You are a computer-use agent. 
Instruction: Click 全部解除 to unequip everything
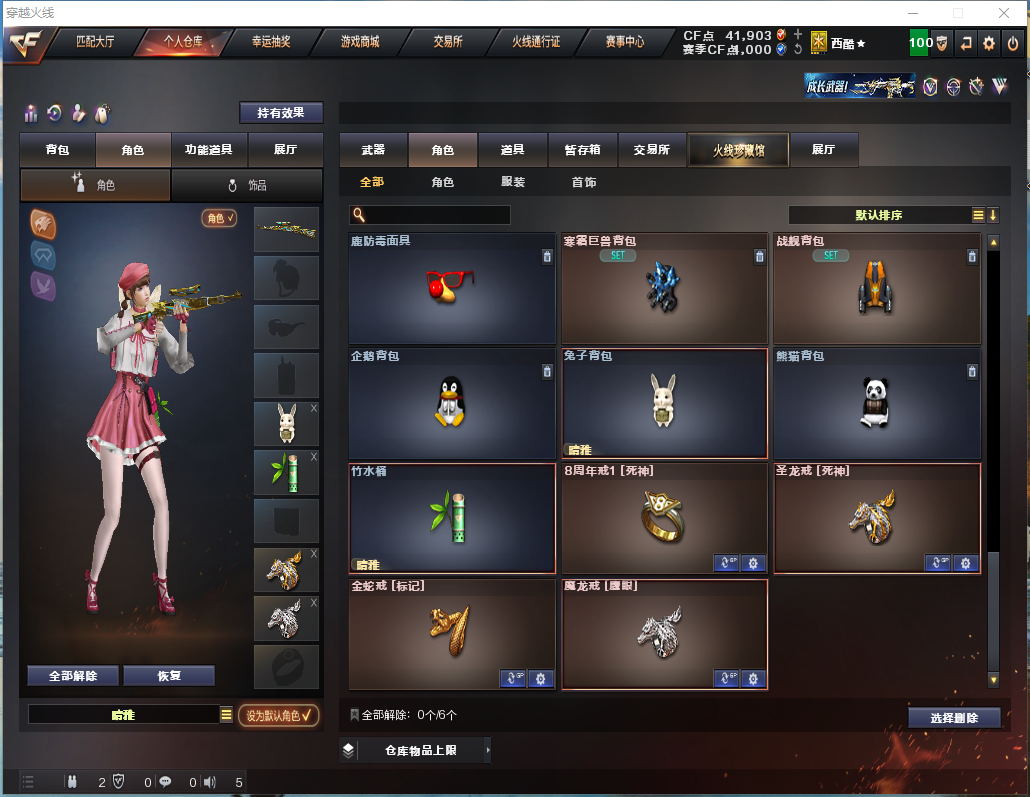(x=73, y=676)
